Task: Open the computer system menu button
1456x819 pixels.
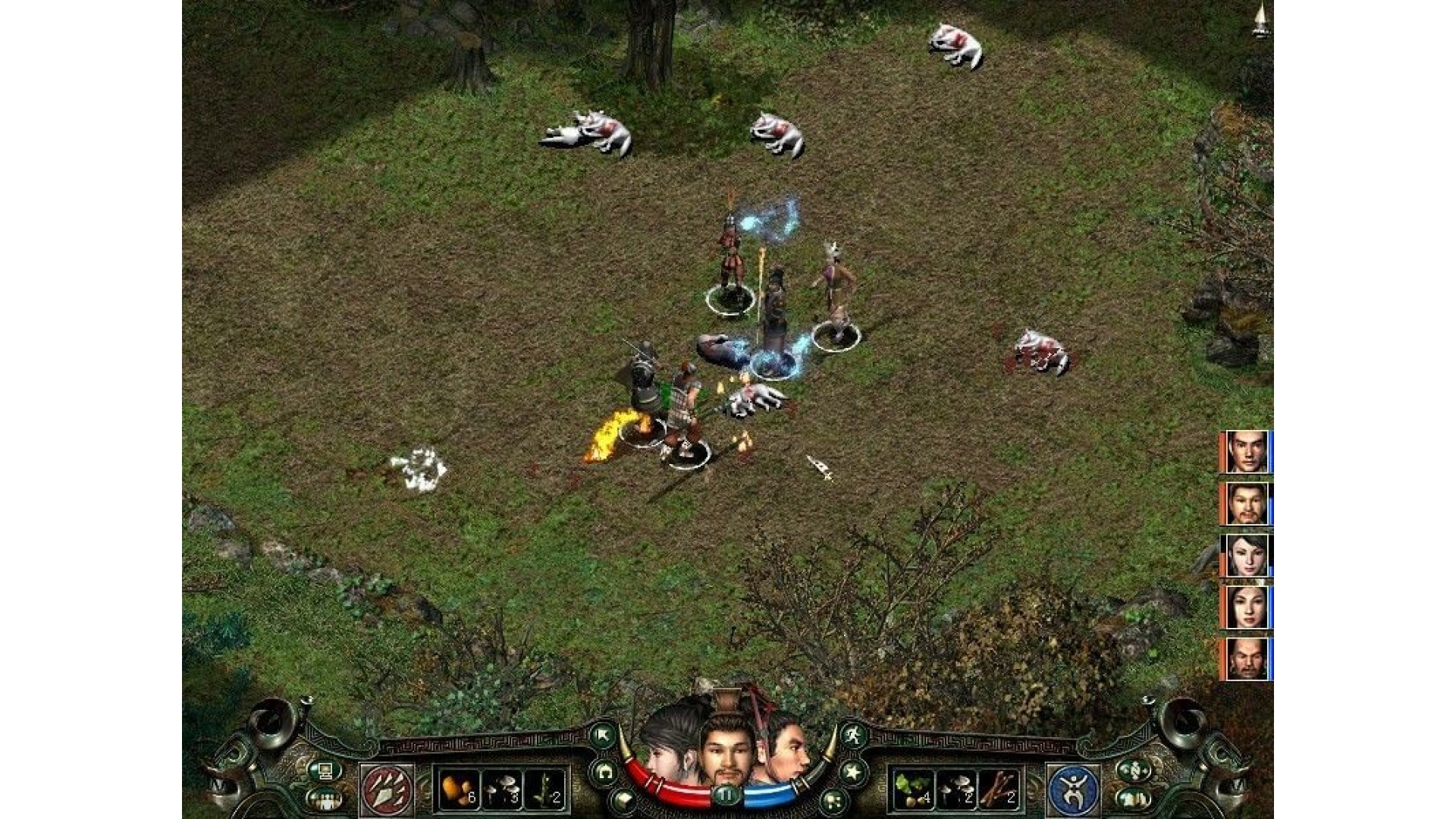Action: tap(325, 771)
